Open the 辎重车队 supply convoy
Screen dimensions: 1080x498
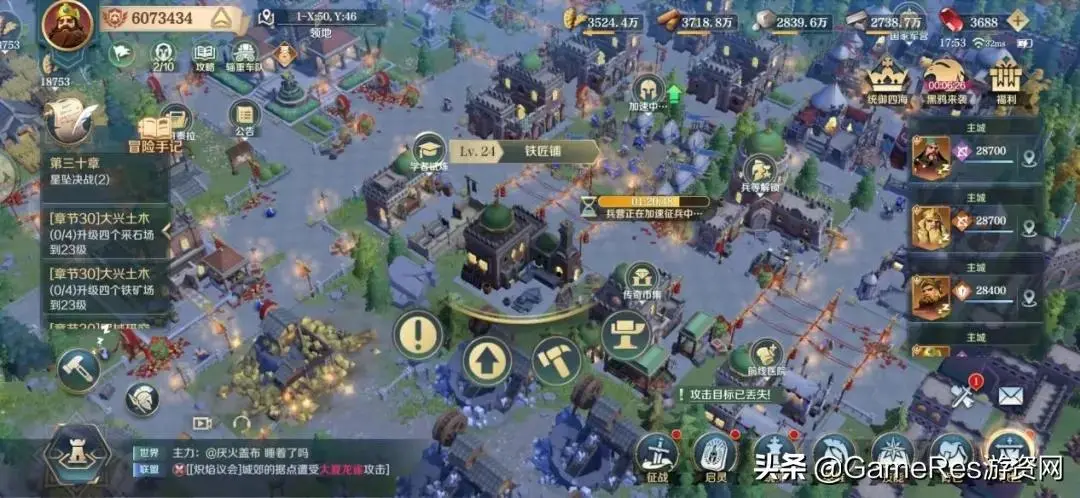[x=244, y=56]
